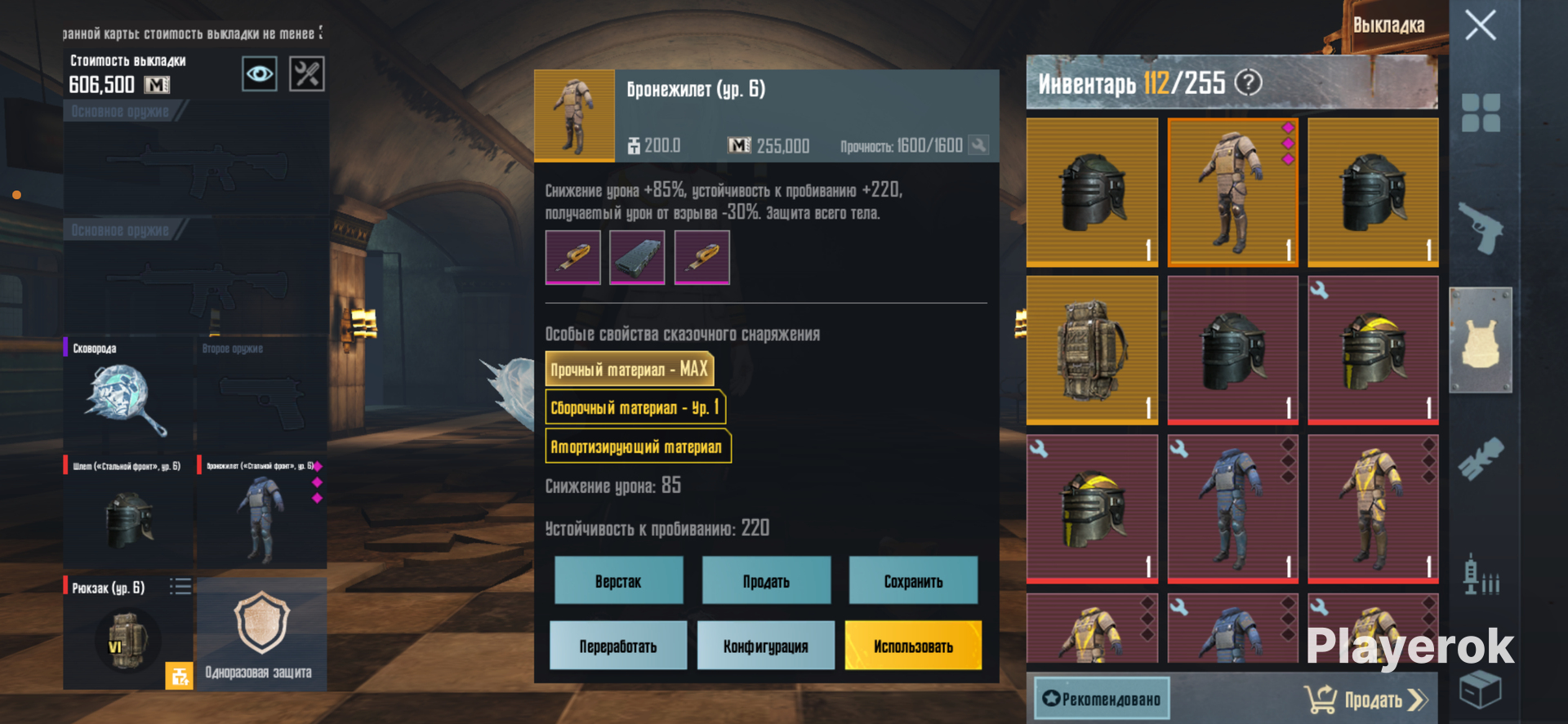This screenshot has height=724, width=1568.
Task: Choose Переработать to recycle the armor
Action: 618,646
